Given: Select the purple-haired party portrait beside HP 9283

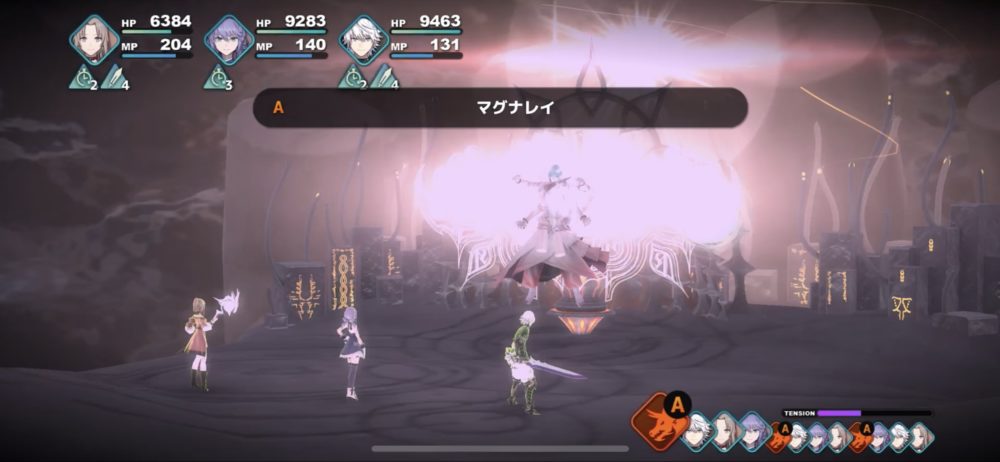Looking at the screenshot, I should [228, 39].
